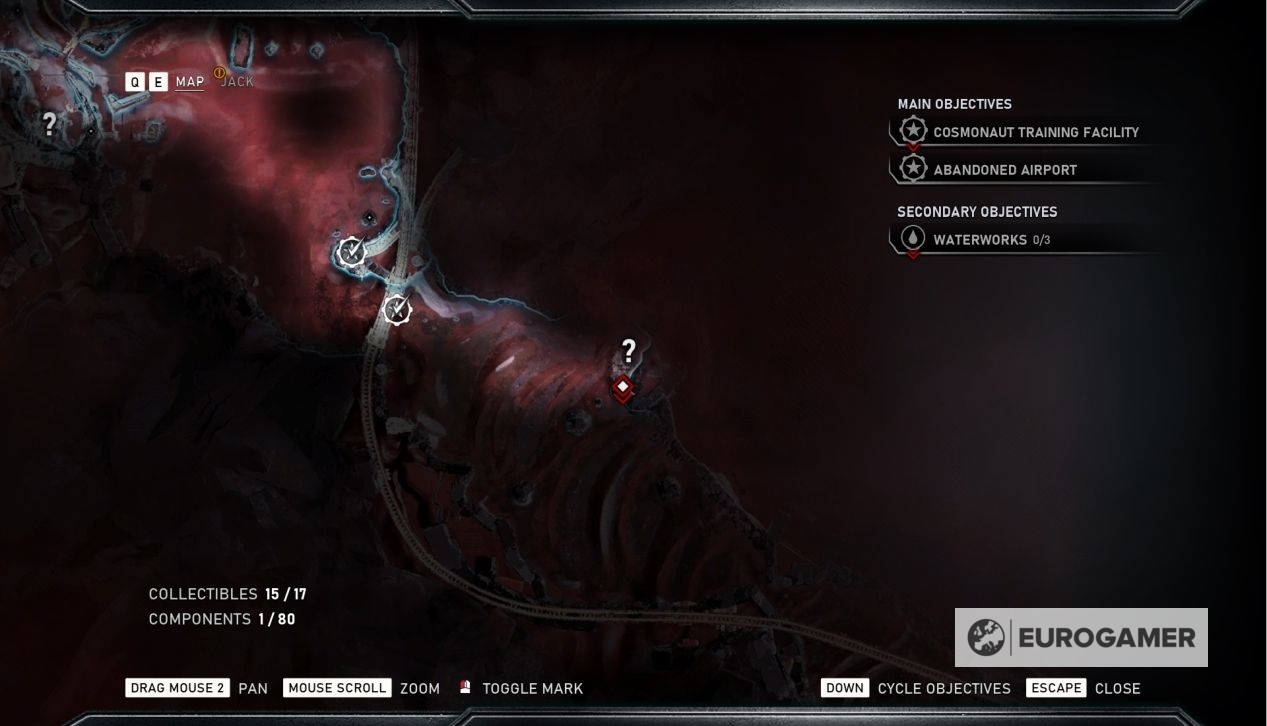Select the question mark marker below the Map tab

49,124
